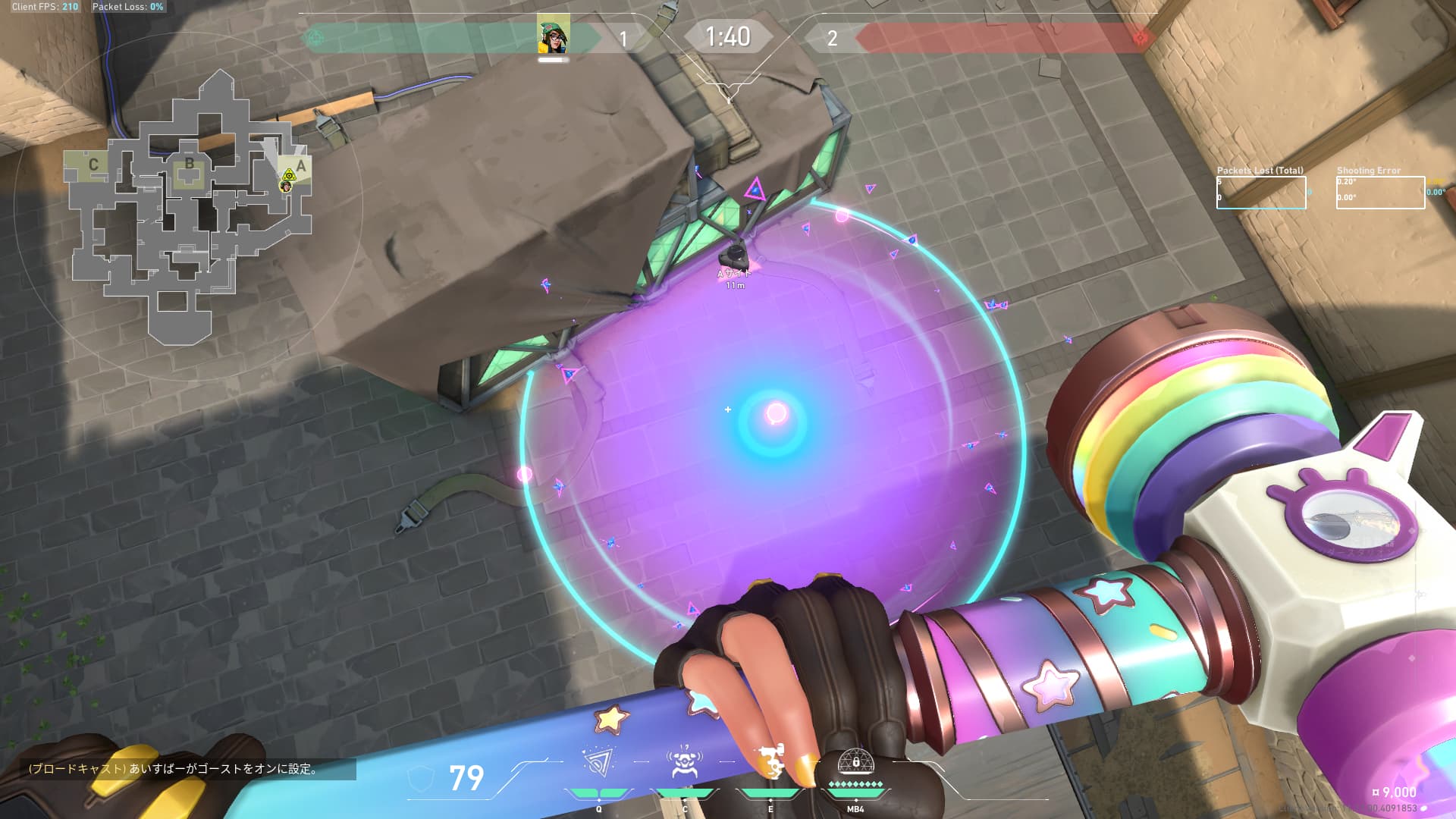This screenshot has height=819, width=1456.
Task: Choose the Turret ability icon
Action: coord(770,763)
